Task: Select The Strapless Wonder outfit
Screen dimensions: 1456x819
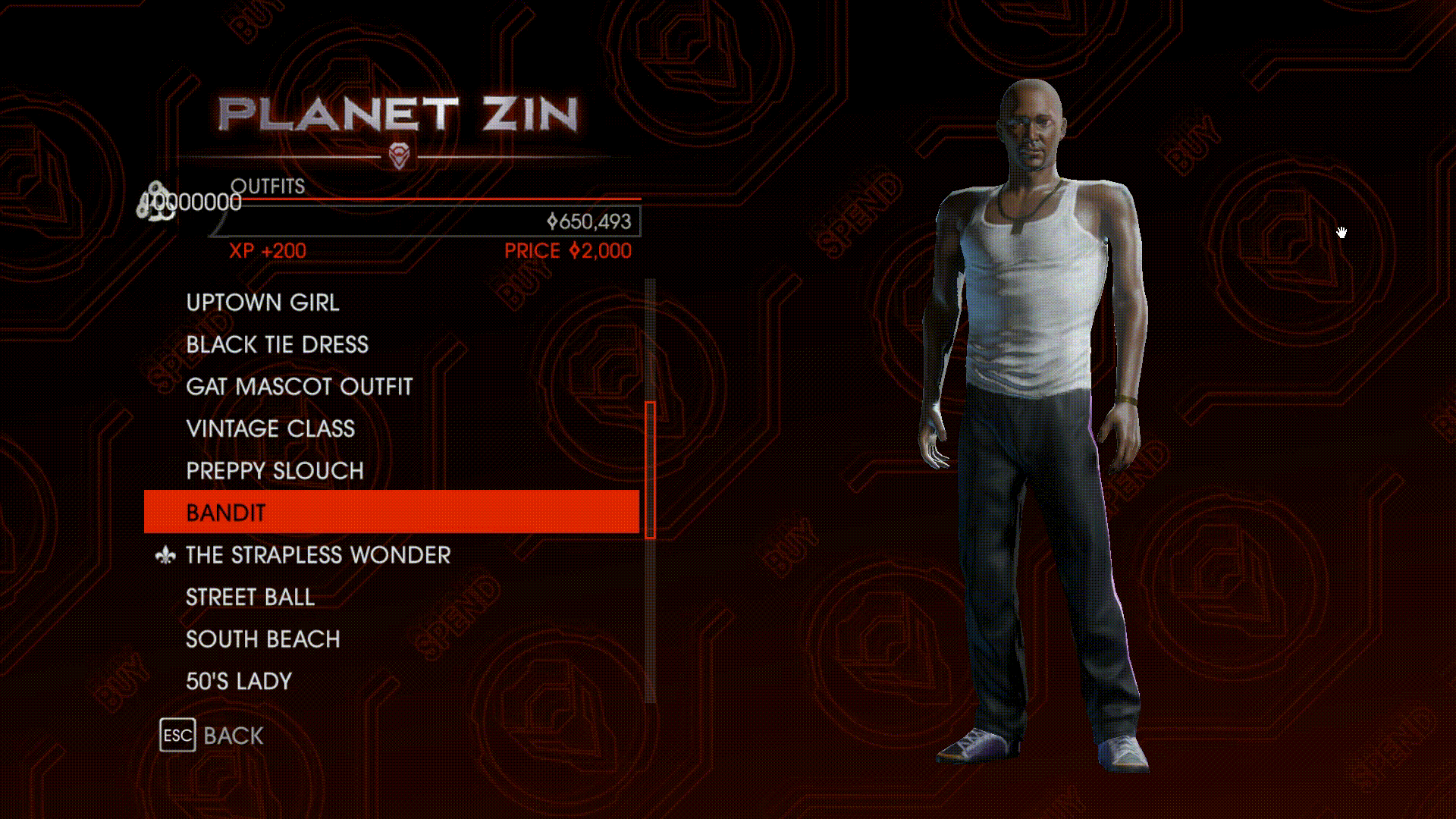Action: tap(318, 555)
